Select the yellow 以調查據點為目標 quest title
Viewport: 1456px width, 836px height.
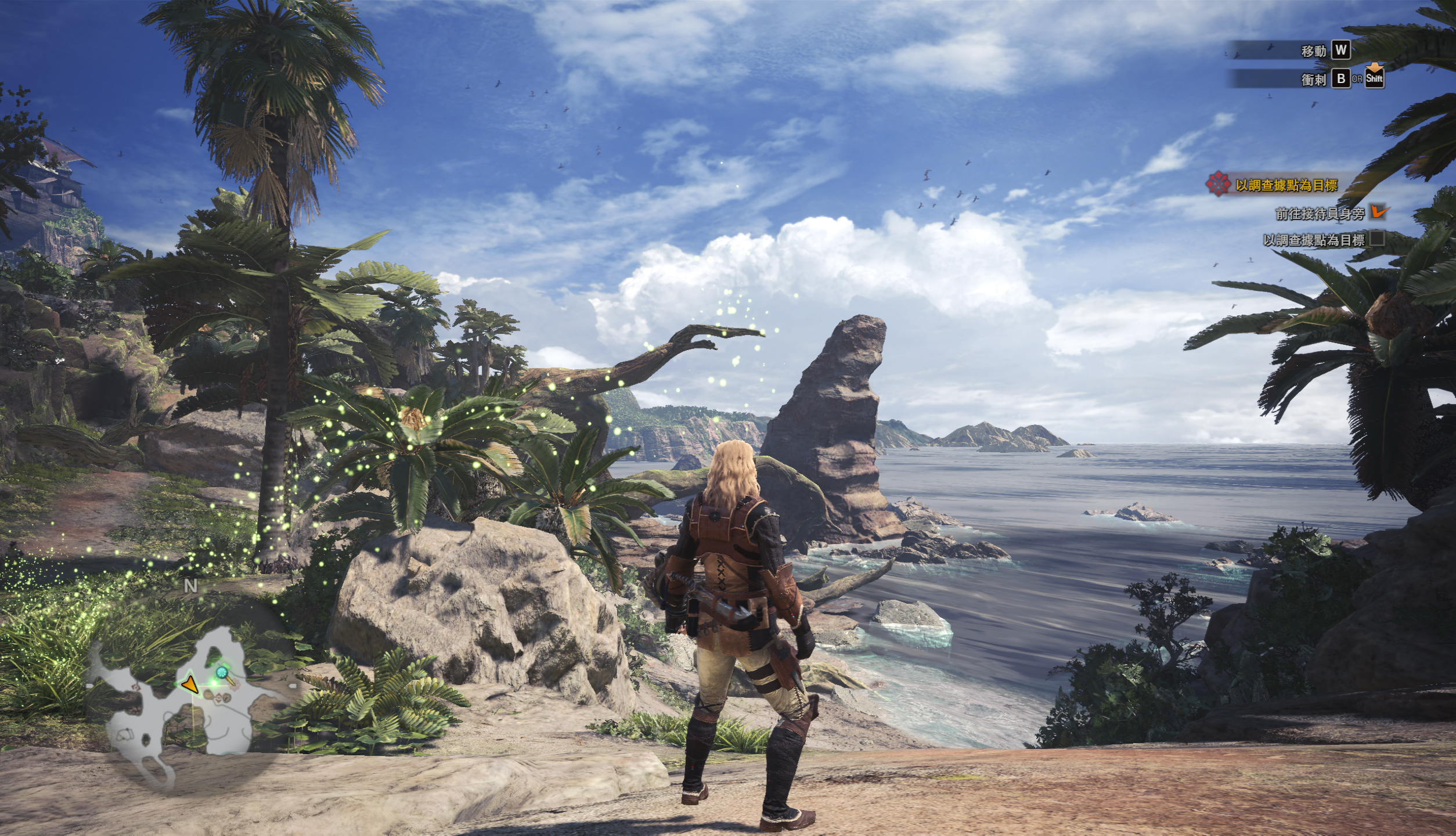tap(1286, 186)
